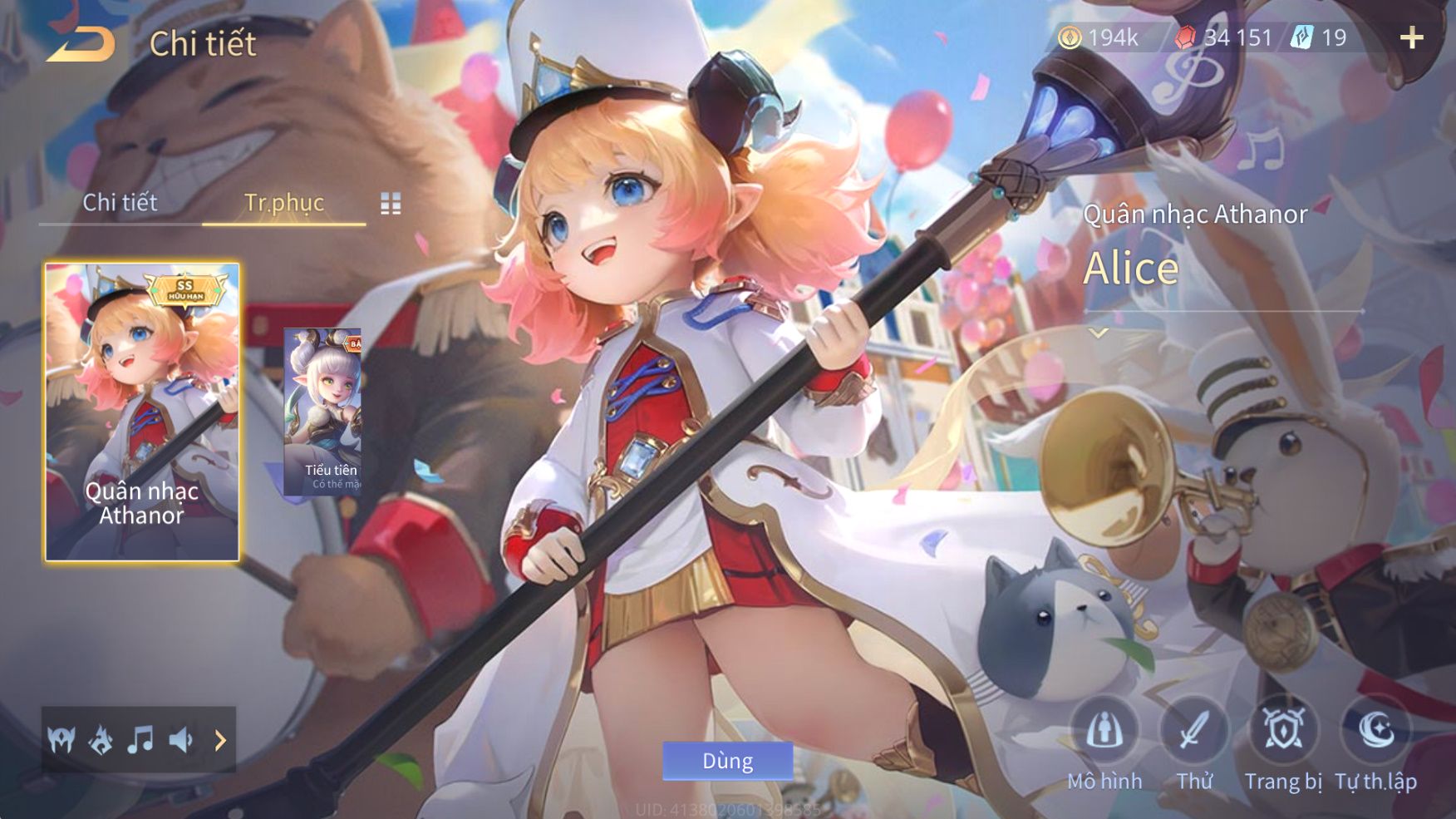
Task: Play the music note effect preview
Action: [x=140, y=739]
